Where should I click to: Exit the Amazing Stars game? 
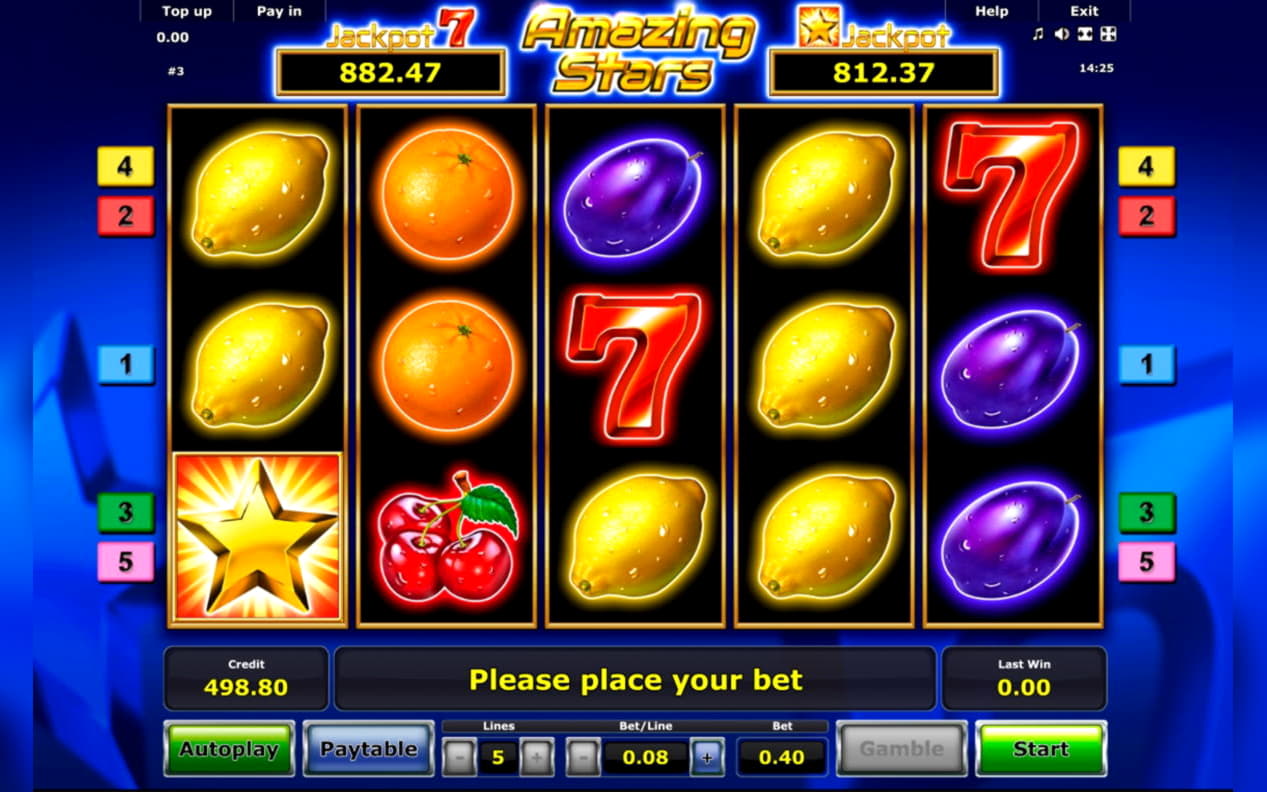click(1084, 11)
